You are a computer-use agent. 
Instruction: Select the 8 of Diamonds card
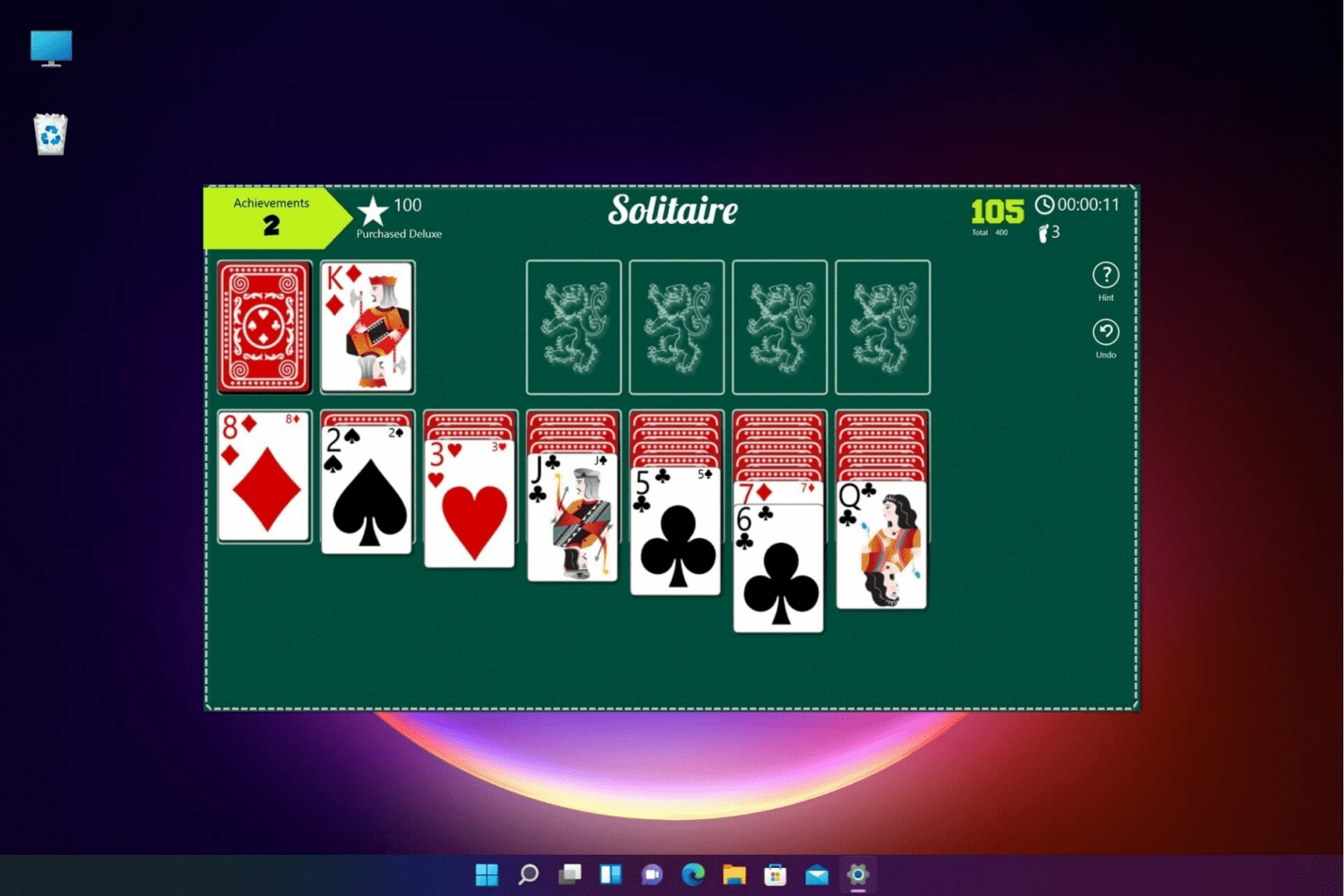pos(263,477)
